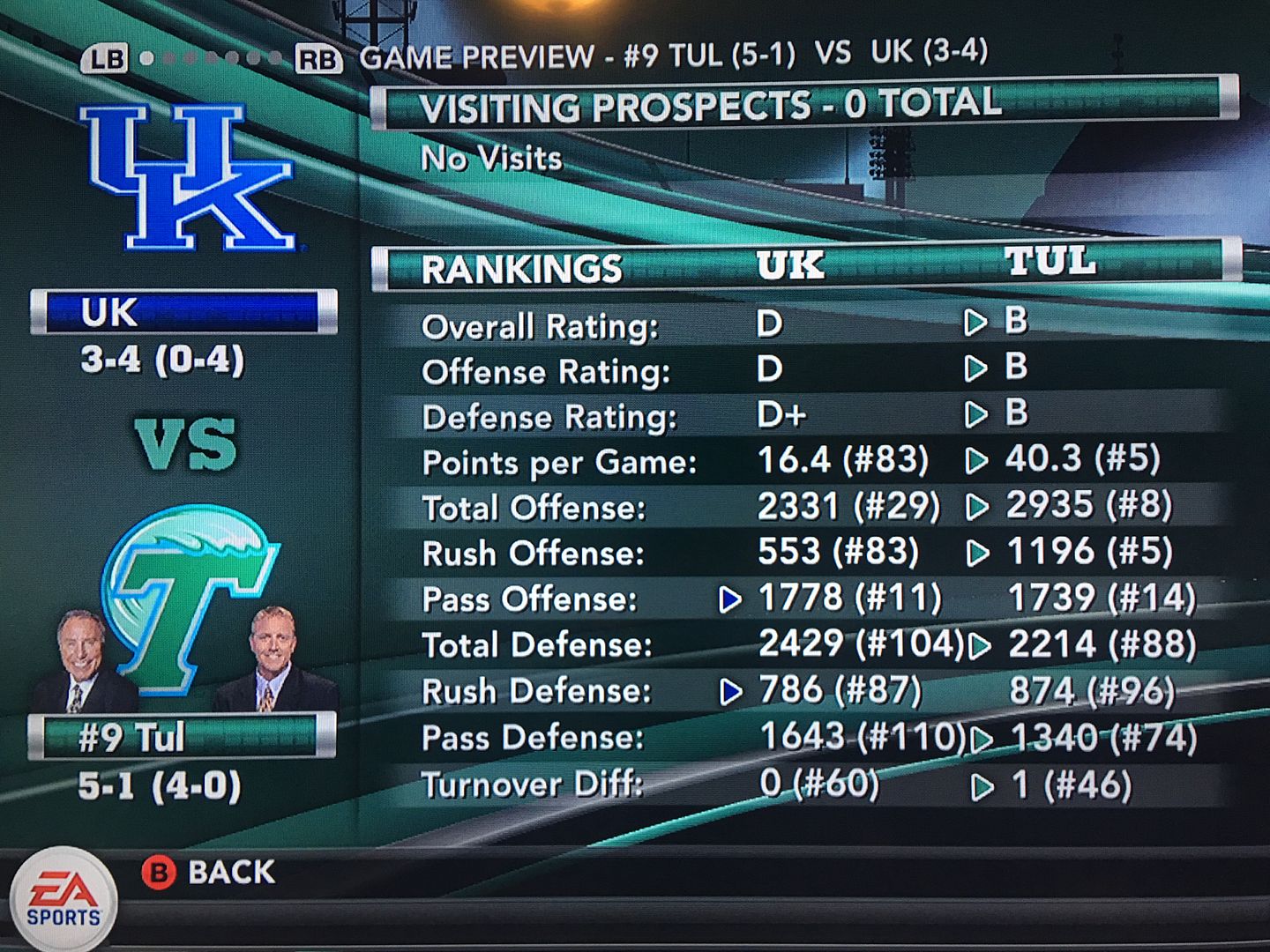Select the Rankings table header bar

coord(806,265)
